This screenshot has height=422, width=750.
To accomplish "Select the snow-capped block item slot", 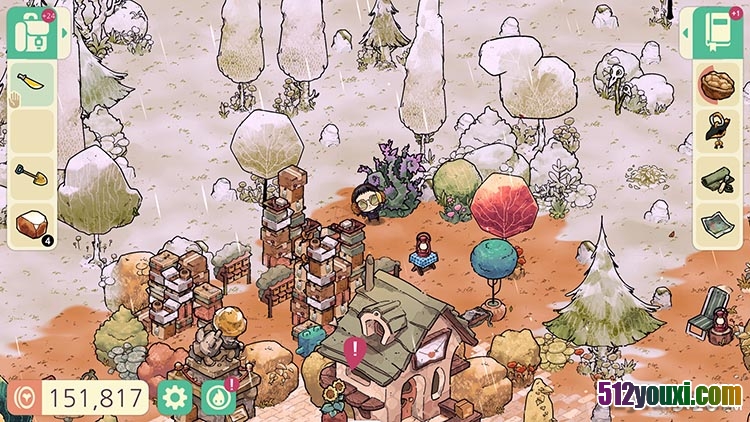I will click(30, 225).
